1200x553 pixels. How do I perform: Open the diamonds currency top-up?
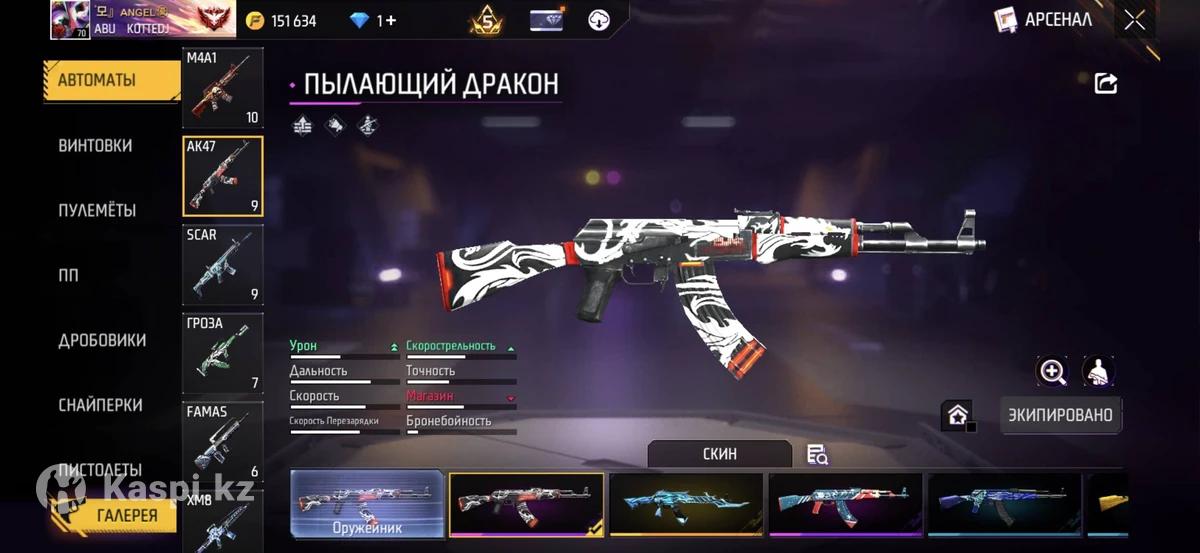click(x=373, y=21)
